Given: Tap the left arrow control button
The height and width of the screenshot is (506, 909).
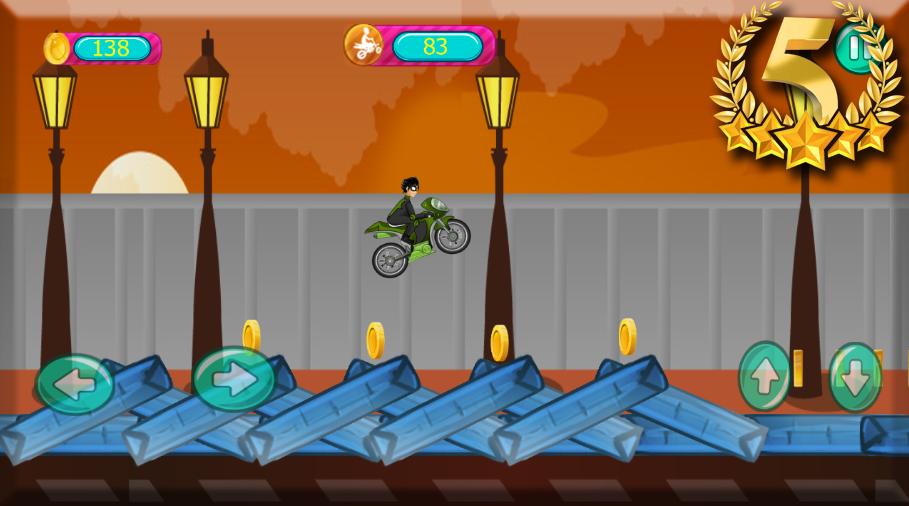Looking at the screenshot, I should [74, 383].
